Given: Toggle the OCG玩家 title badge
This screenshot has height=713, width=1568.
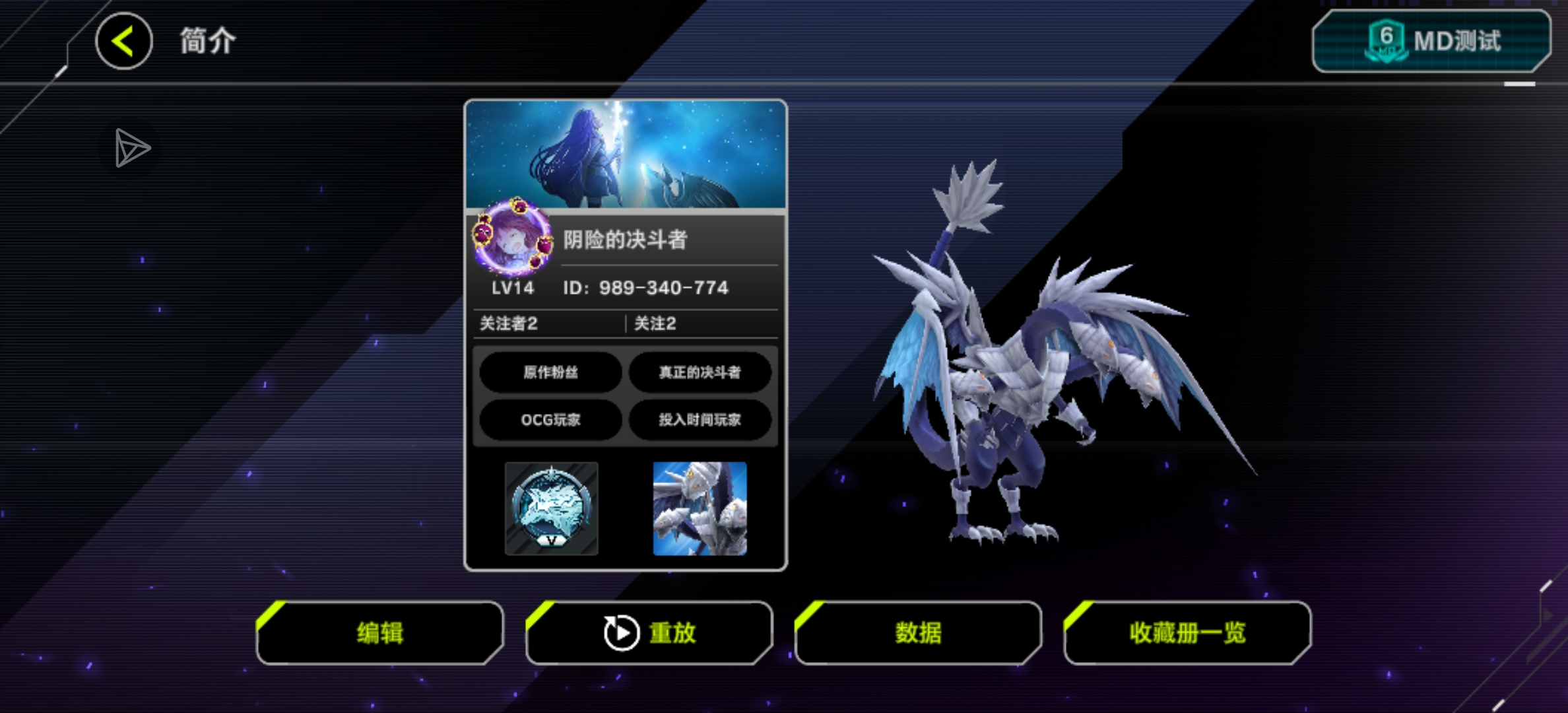Looking at the screenshot, I should pyautogui.click(x=550, y=420).
